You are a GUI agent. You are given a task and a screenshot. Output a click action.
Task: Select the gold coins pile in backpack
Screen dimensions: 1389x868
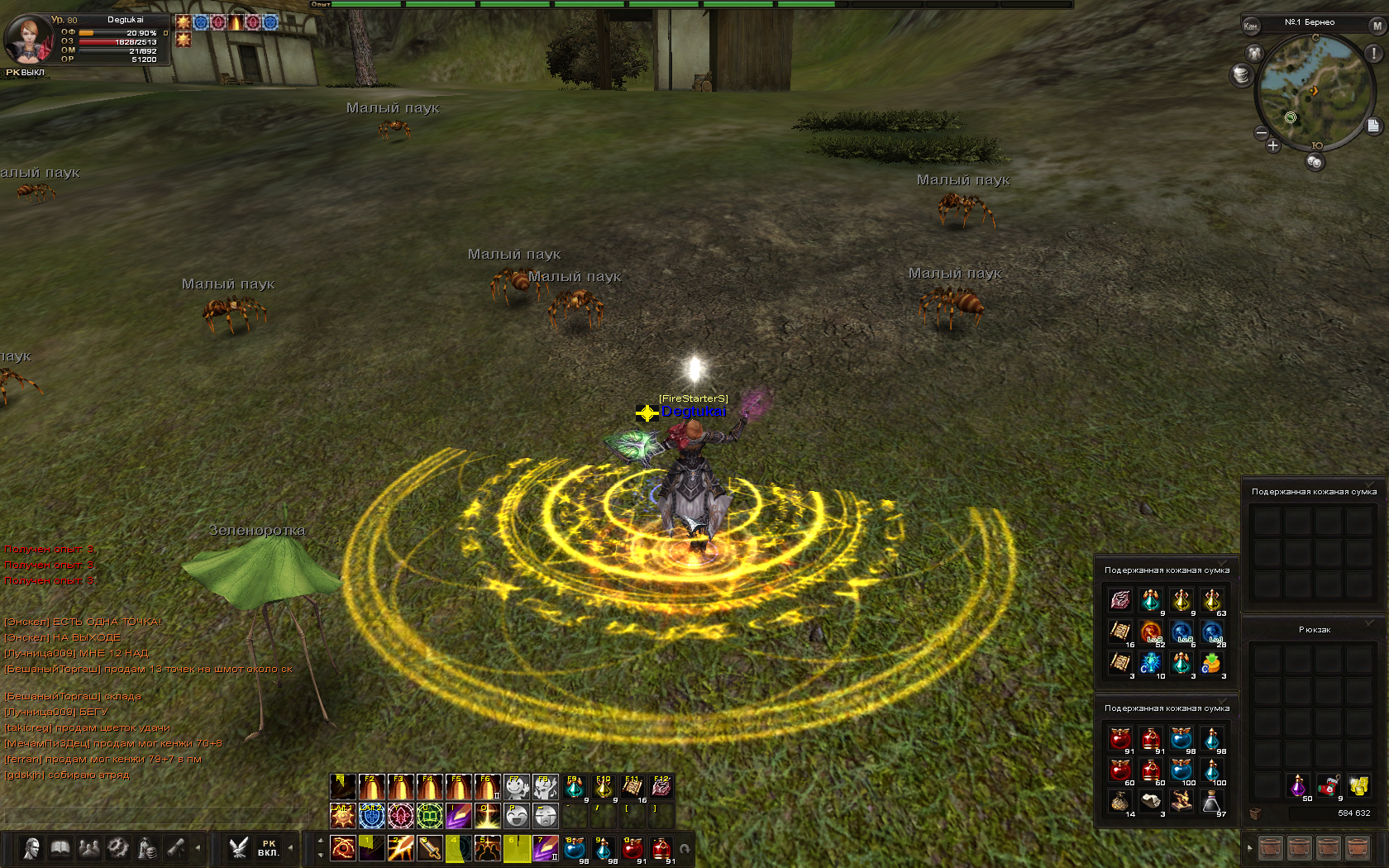tap(1358, 785)
